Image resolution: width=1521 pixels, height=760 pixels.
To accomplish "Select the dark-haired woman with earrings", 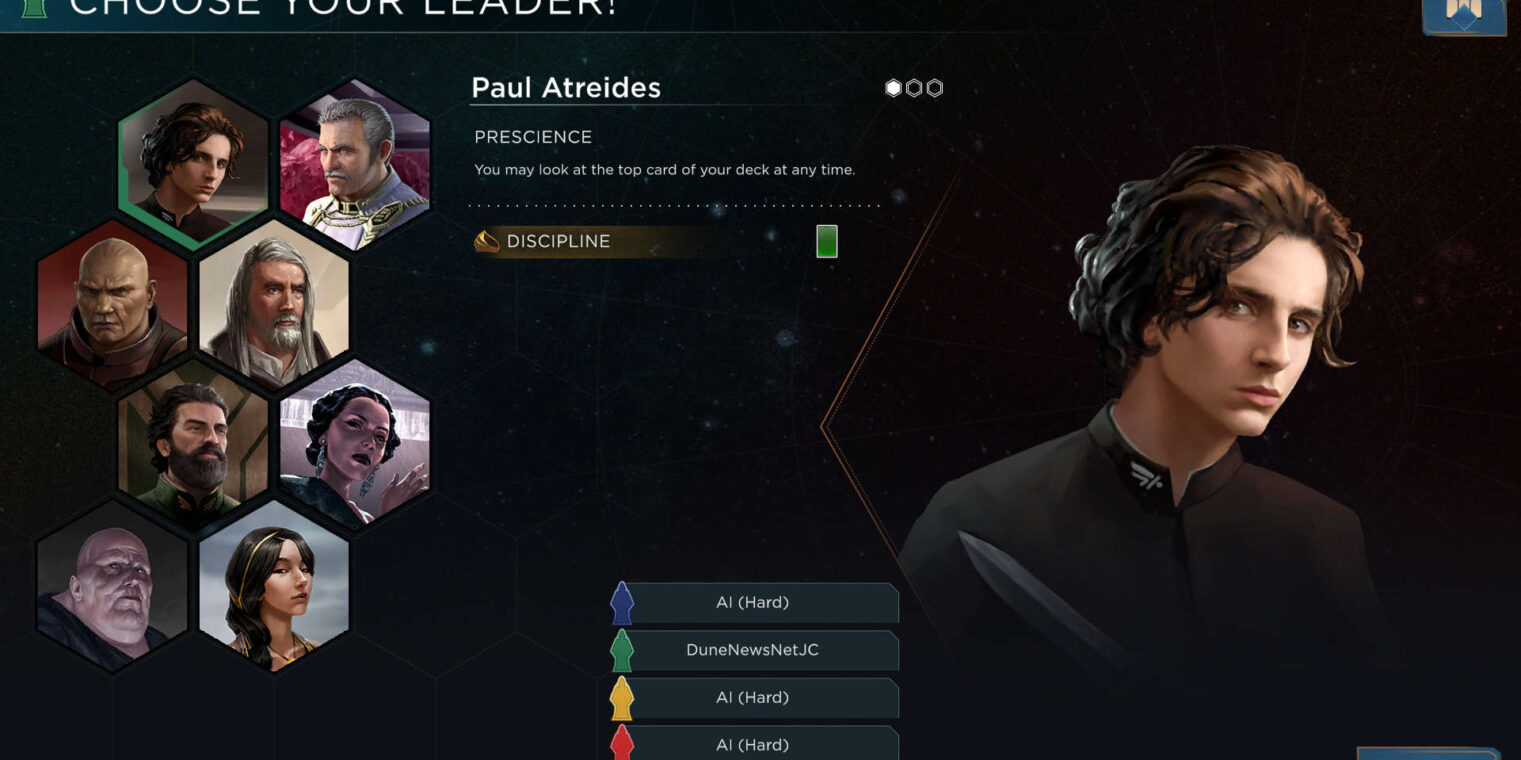I will (355, 442).
